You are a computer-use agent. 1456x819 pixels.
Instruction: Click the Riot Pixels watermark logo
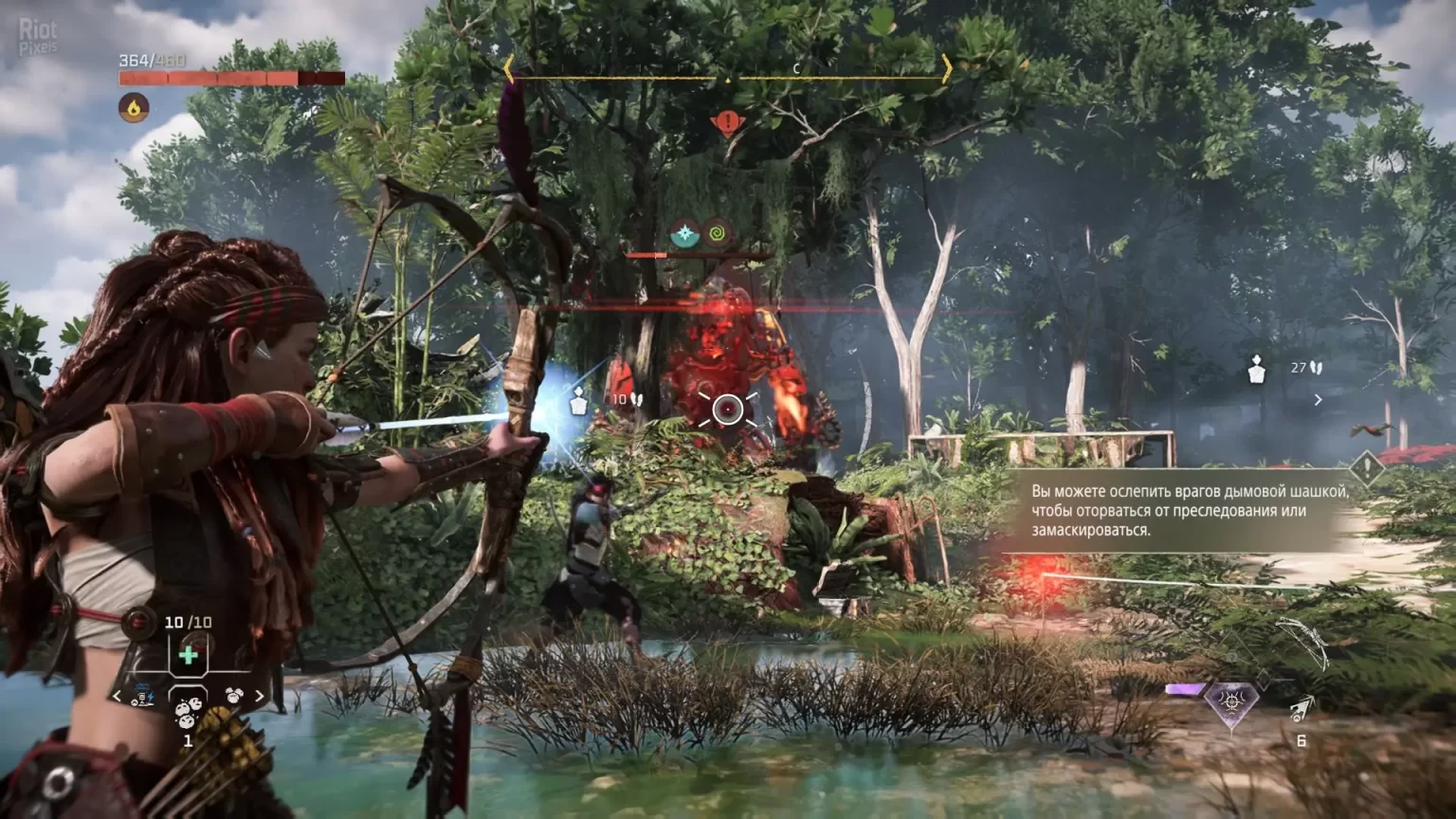pos(38,36)
